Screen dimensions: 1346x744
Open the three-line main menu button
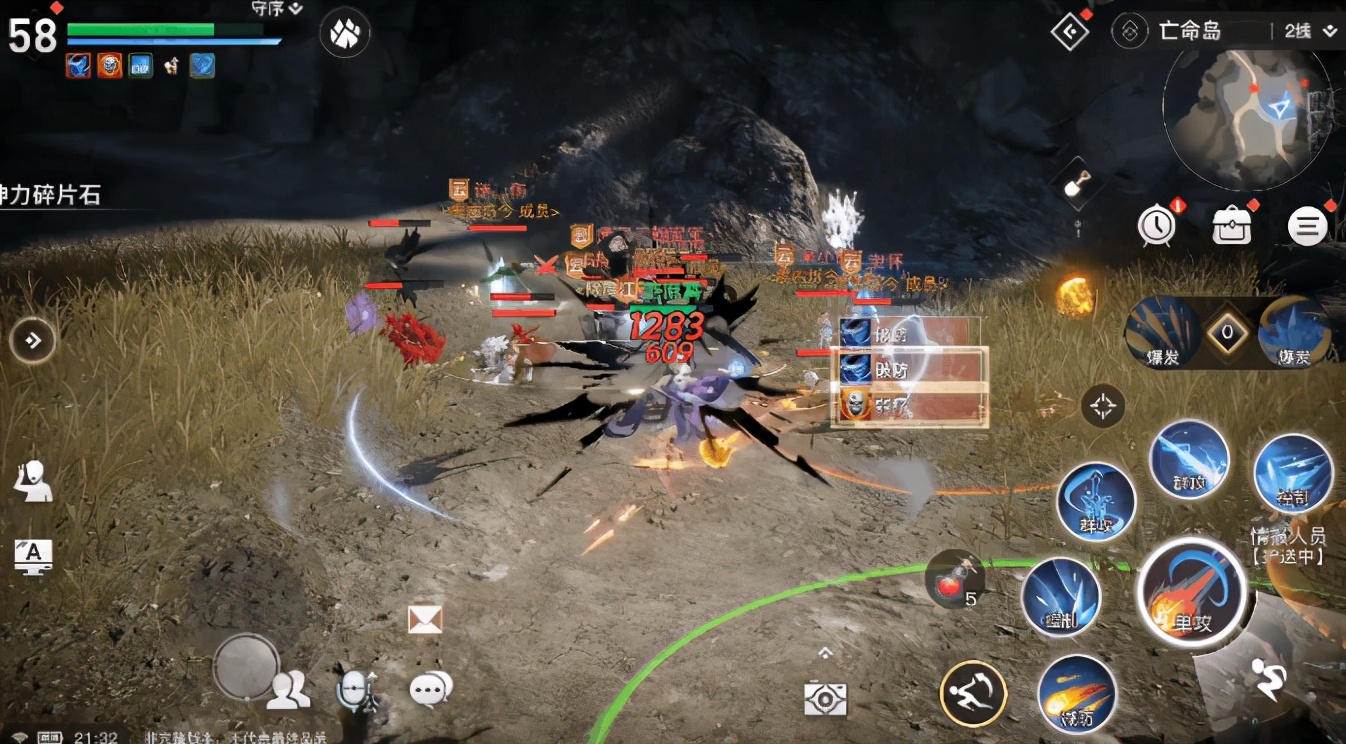coord(1306,227)
